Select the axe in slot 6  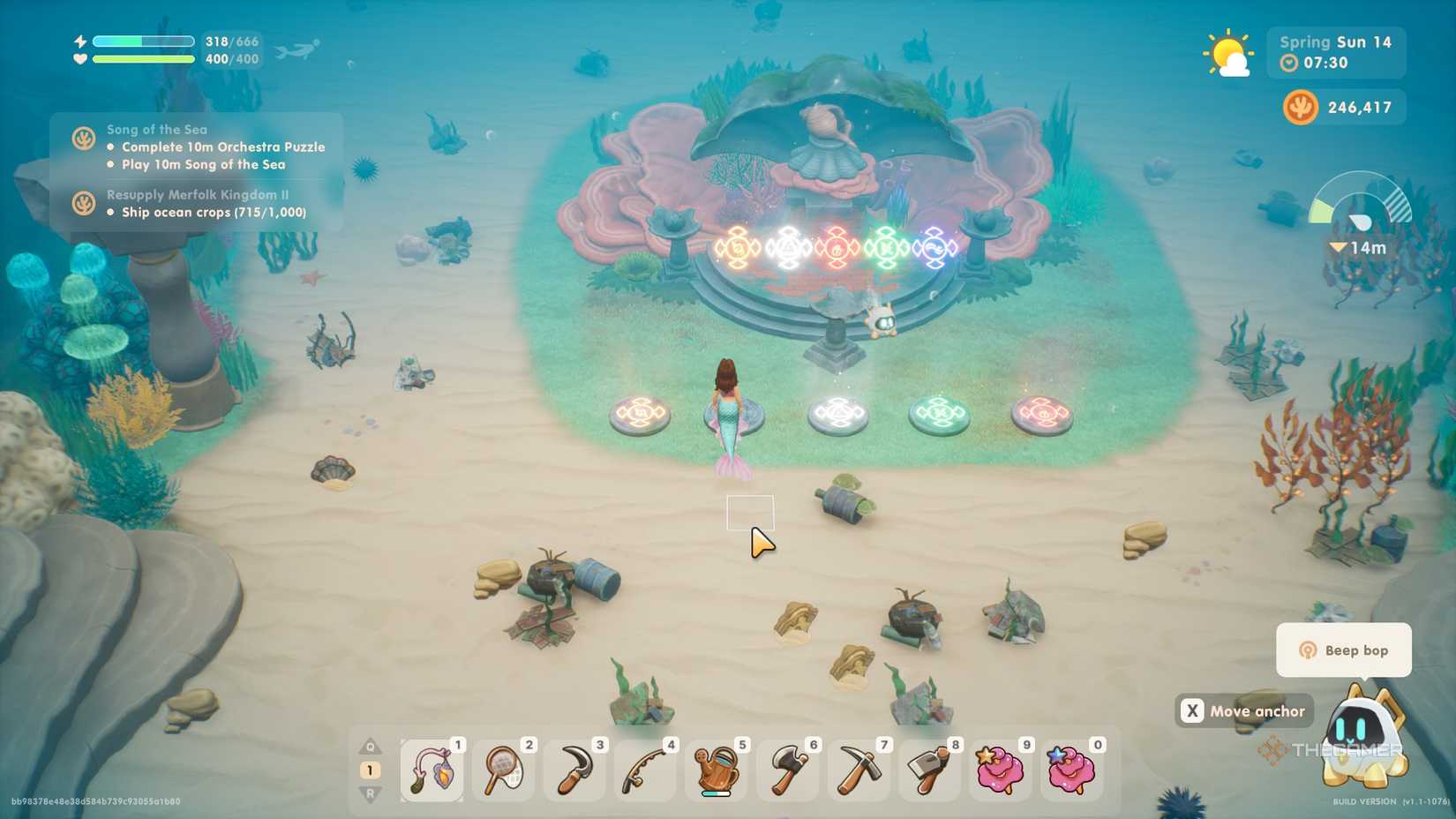[786, 768]
